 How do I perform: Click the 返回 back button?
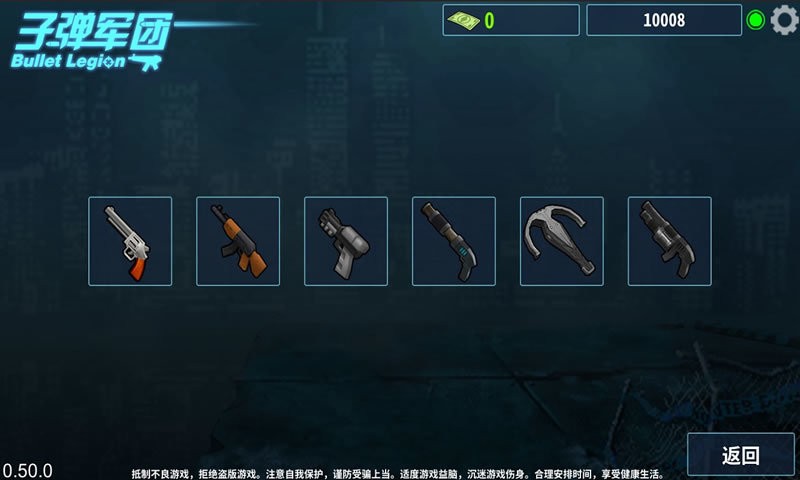point(741,455)
